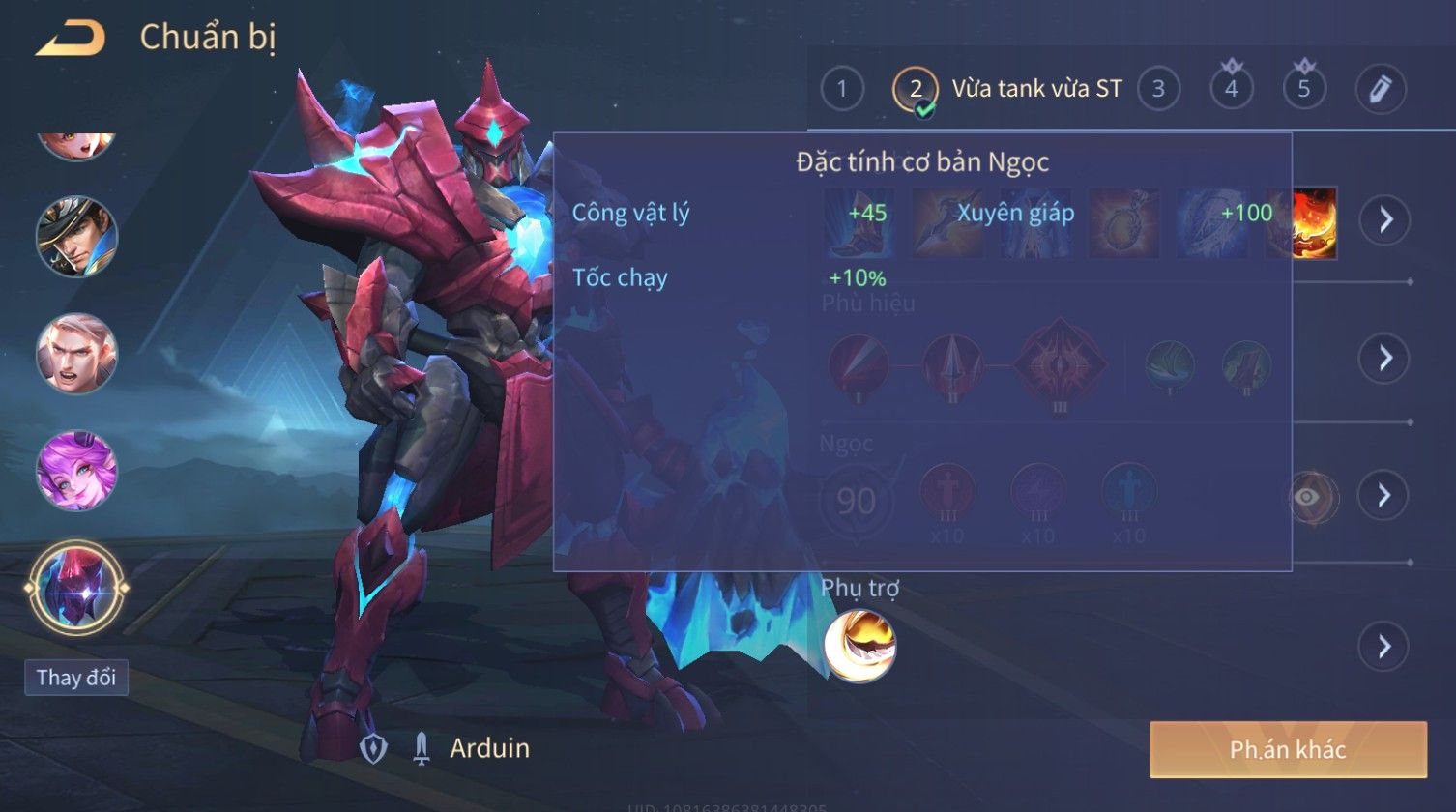Select loadout preset 3

(x=1157, y=90)
